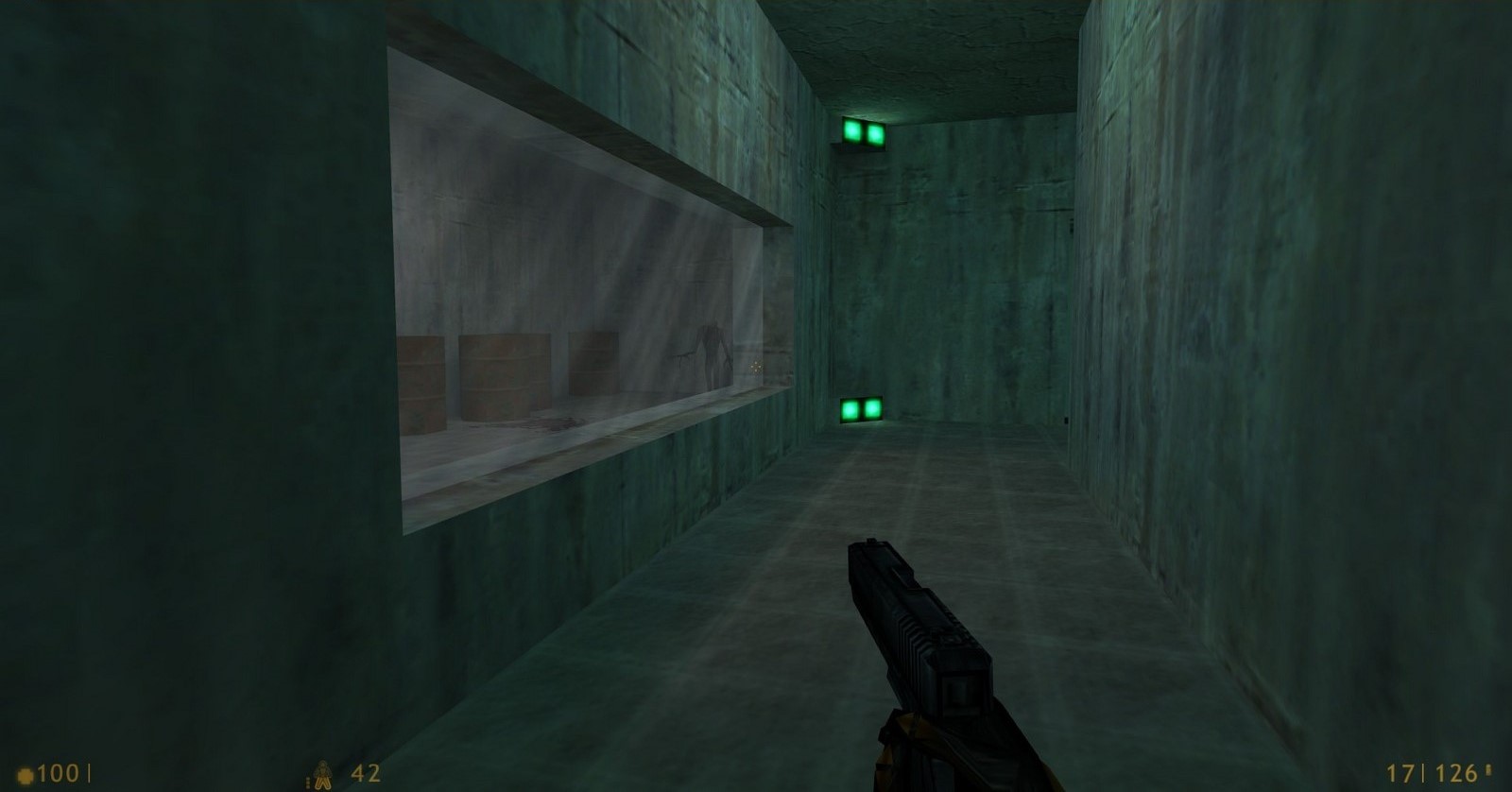Screen dimensions: 1512x792
Task: Select the grenade icon beside ammo count
Action: click(x=322, y=773)
